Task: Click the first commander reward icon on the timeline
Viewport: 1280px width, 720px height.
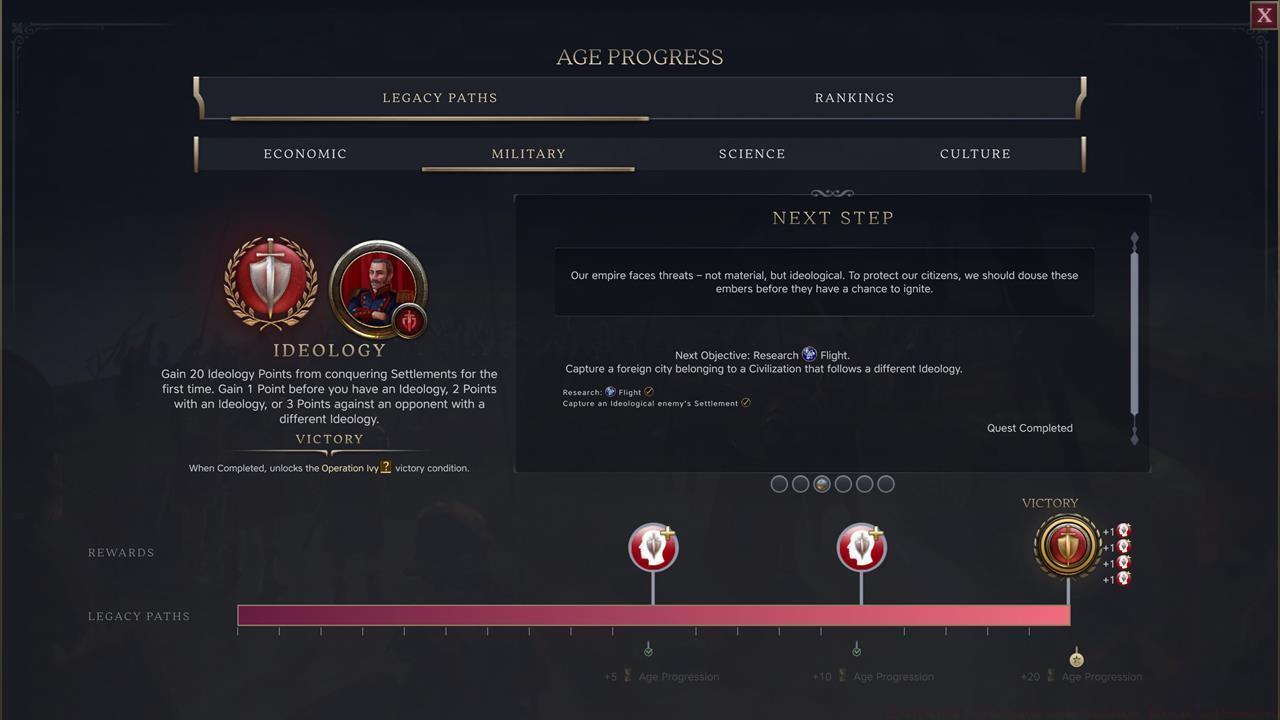Action: [653, 546]
